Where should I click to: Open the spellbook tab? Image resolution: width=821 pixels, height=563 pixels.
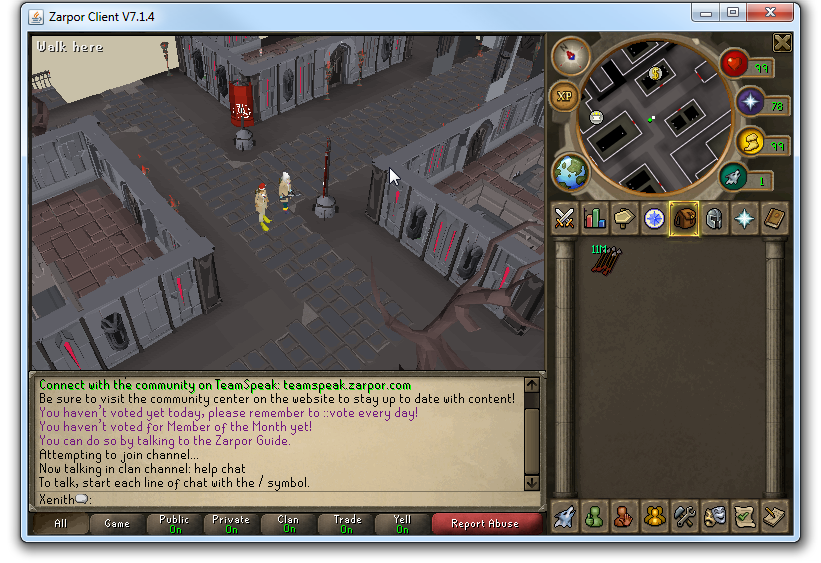point(774,218)
